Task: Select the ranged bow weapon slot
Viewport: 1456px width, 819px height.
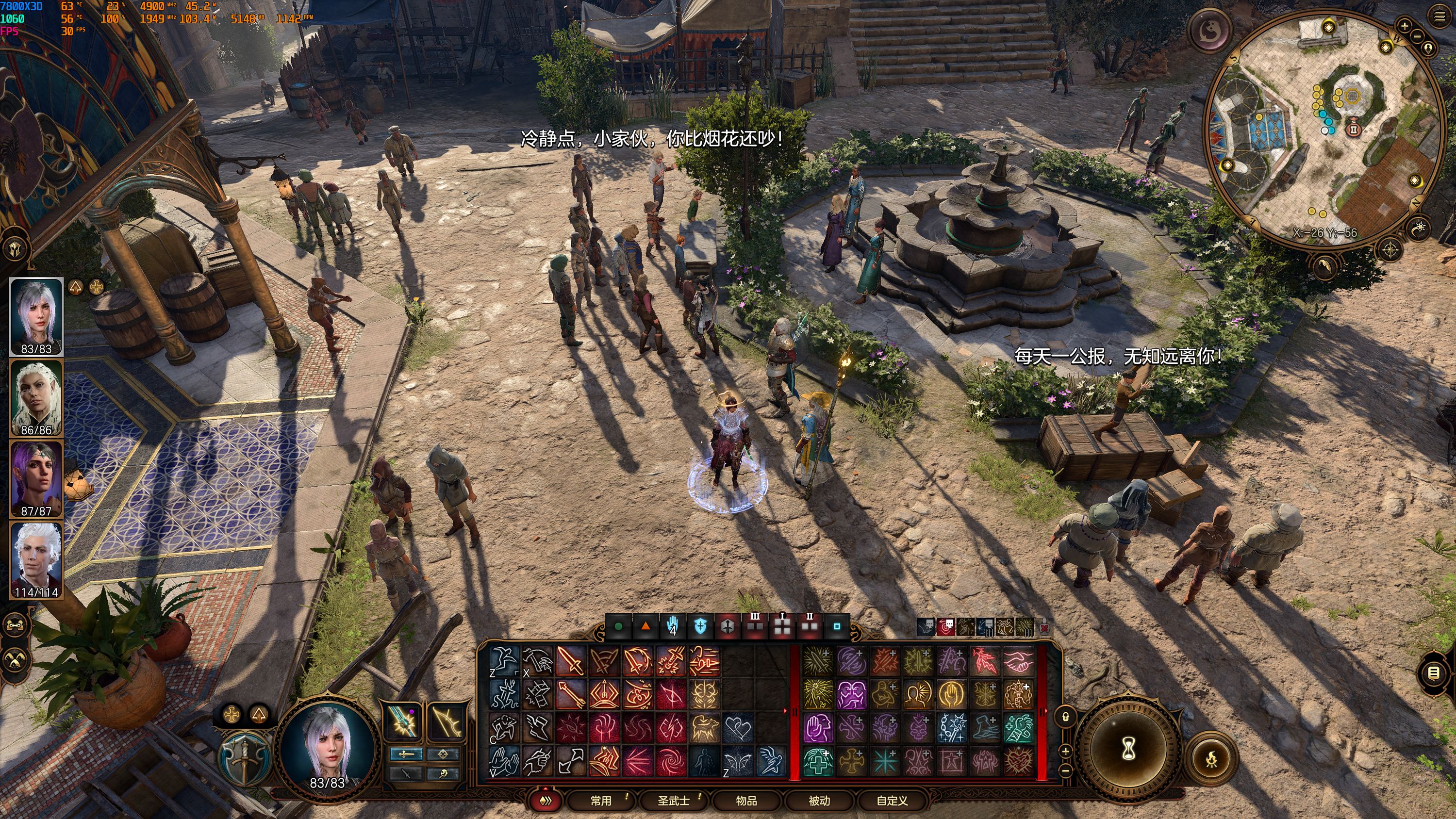Action: (446, 721)
